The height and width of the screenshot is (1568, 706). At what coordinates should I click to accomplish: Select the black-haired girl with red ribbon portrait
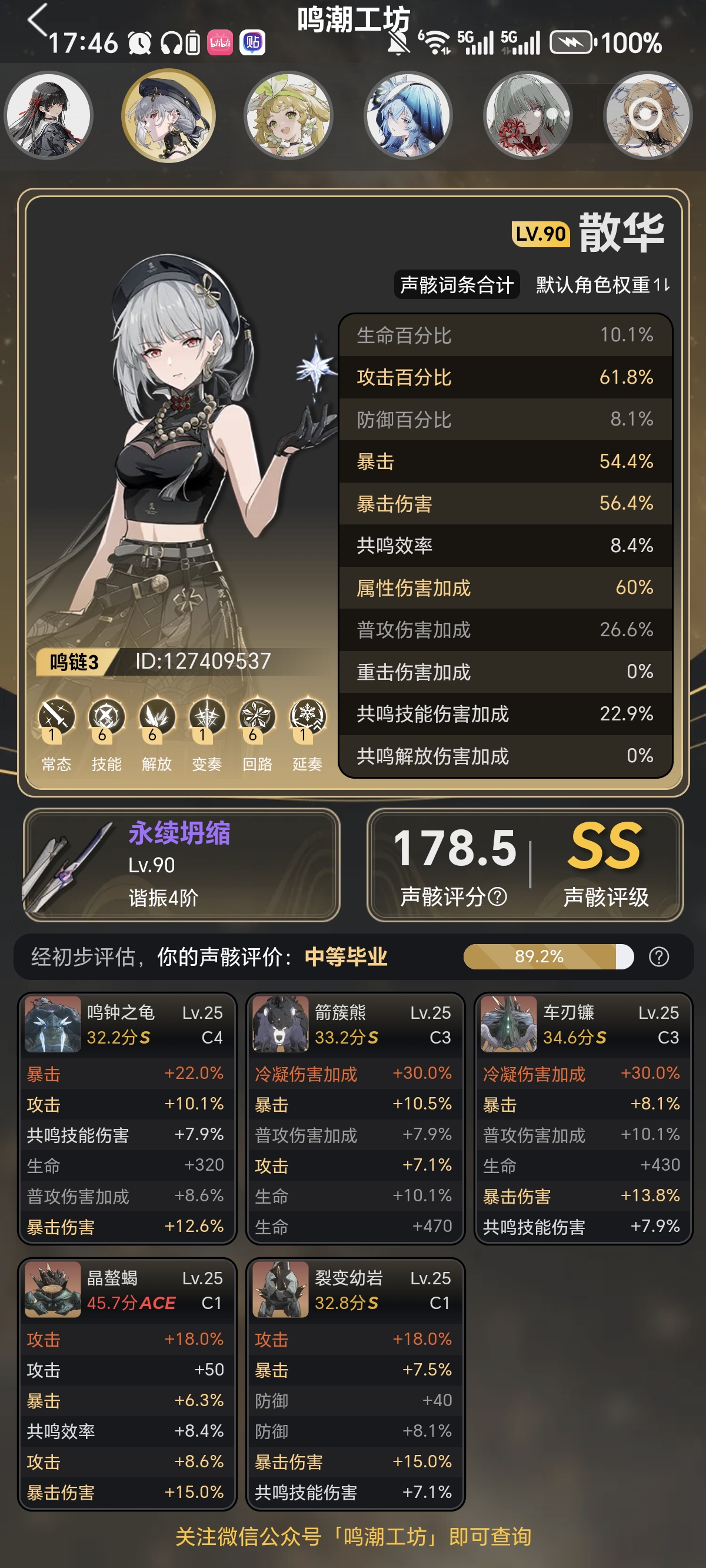point(49,115)
